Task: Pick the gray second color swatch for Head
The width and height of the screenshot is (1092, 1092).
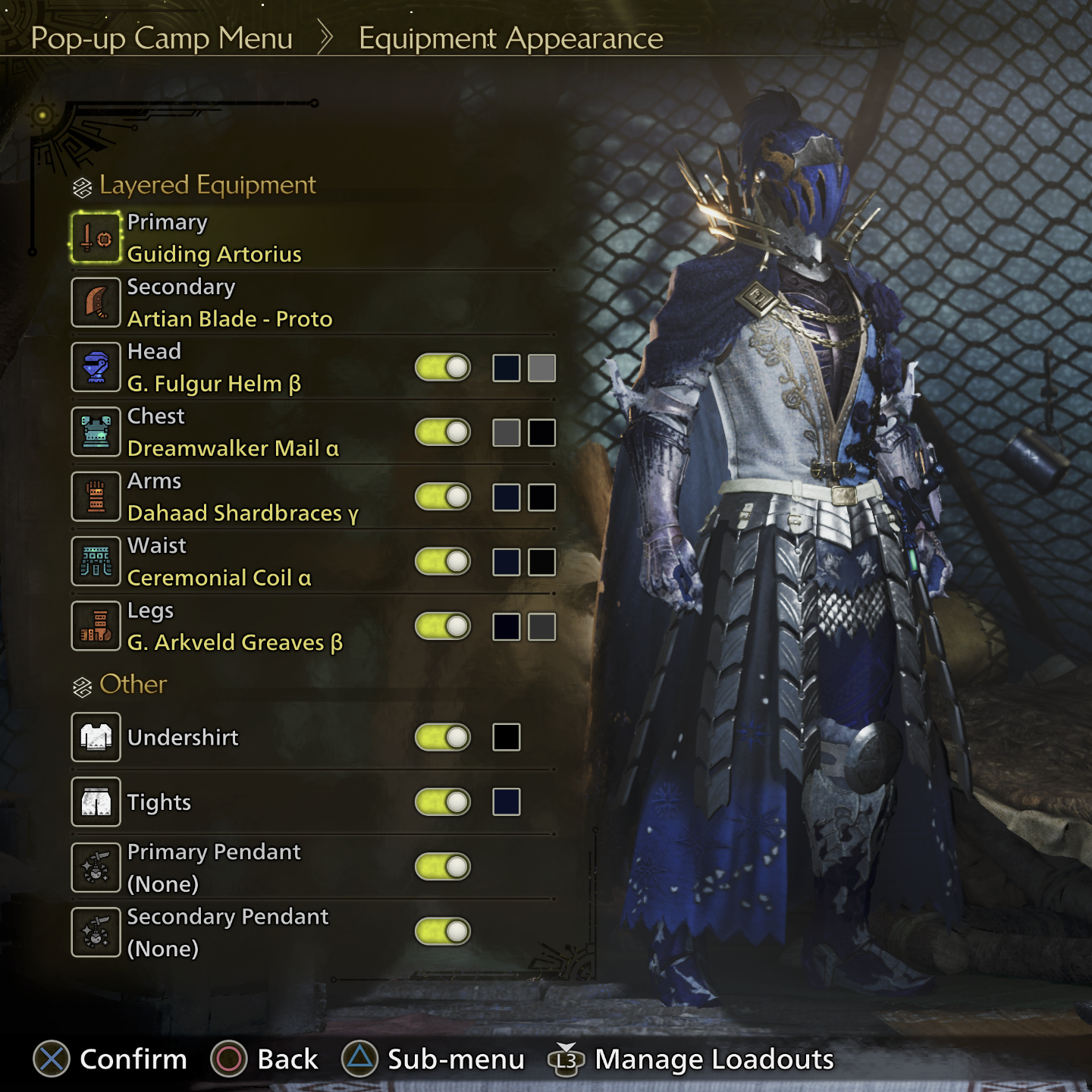Action: pyautogui.click(x=541, y=368)
